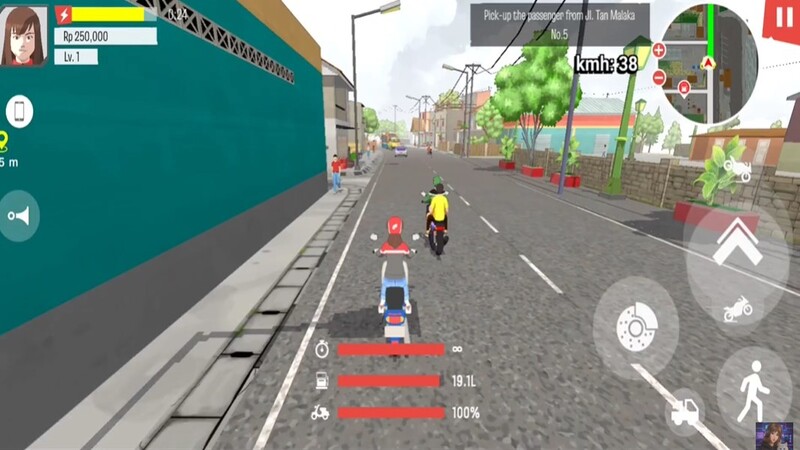Click the streamer avatar thumbnail overlay

(775, 435)
